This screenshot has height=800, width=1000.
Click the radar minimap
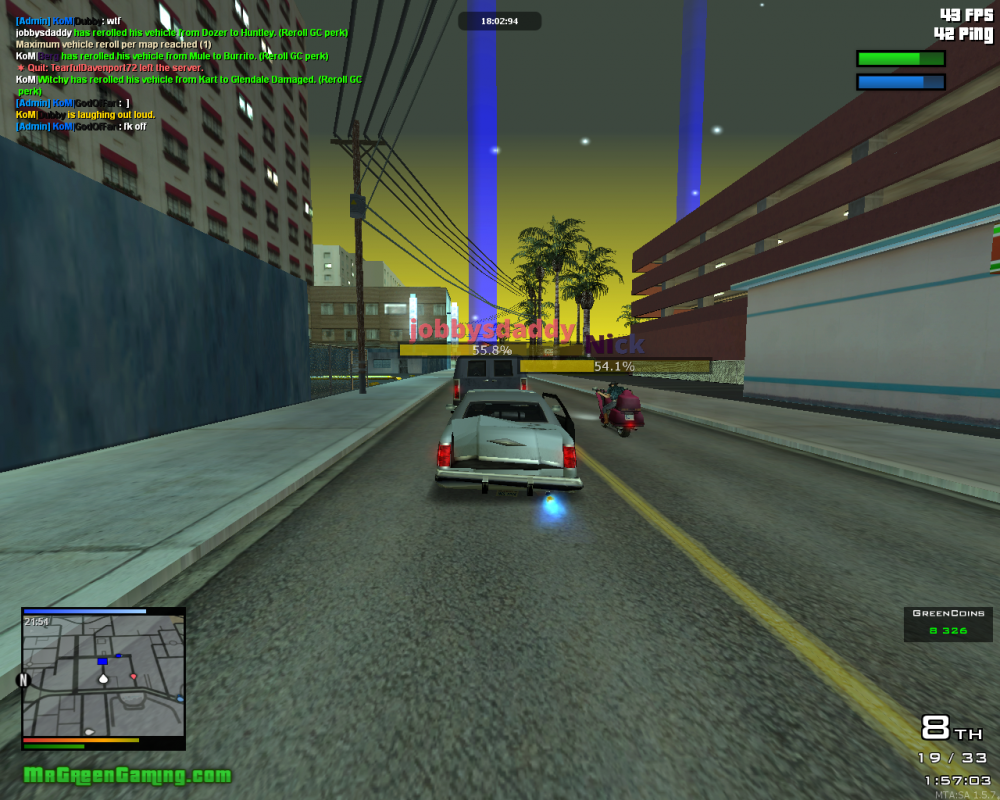click(104, 676)
